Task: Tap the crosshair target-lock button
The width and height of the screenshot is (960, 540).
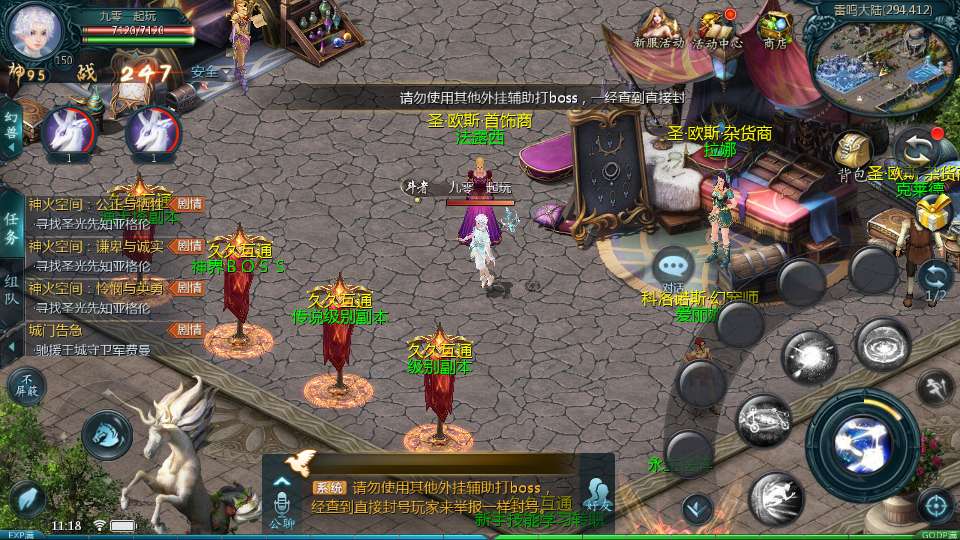Action: [x=935, y=505]
